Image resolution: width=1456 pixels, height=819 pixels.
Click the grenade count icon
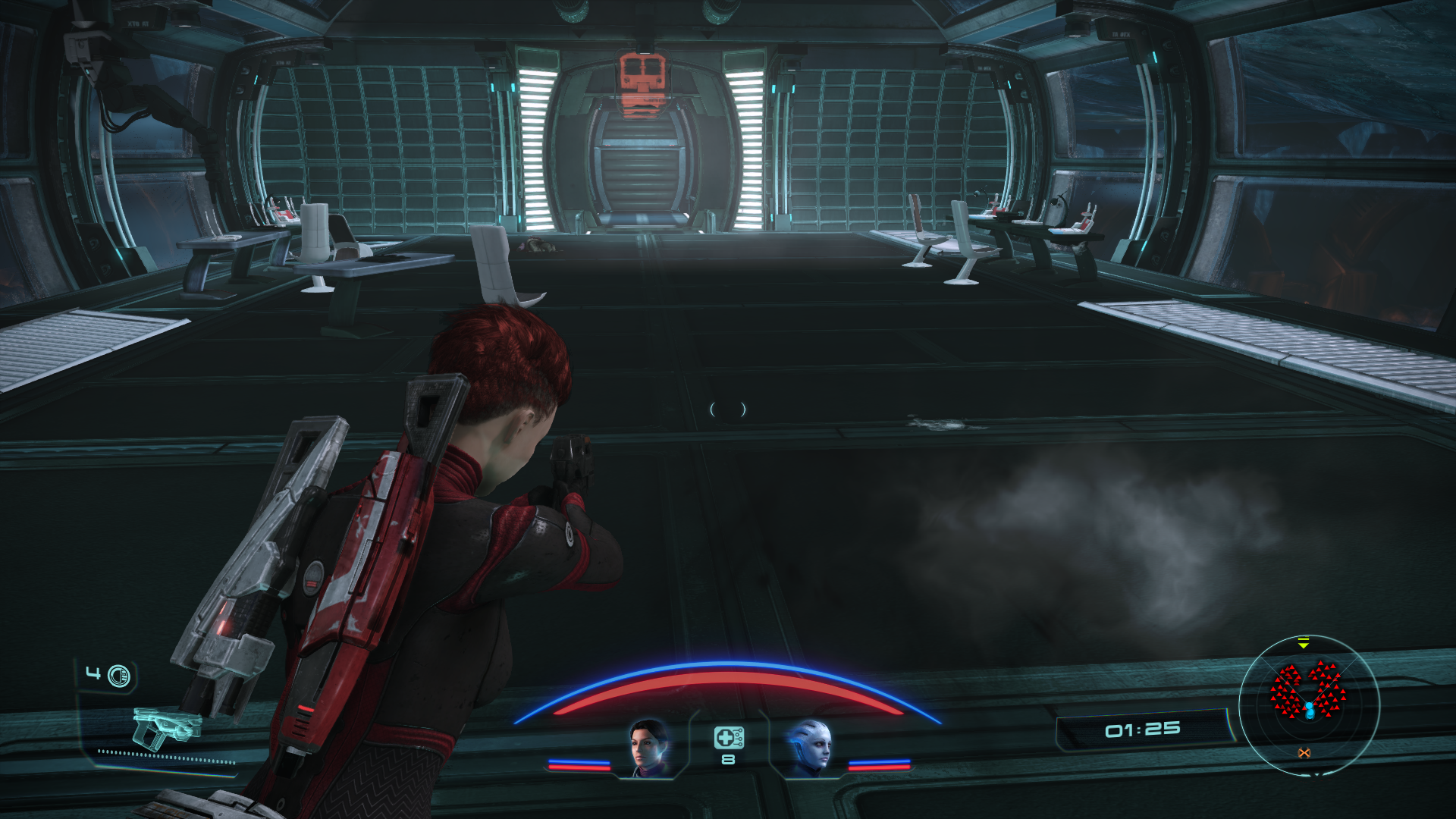tap(118, 675)
